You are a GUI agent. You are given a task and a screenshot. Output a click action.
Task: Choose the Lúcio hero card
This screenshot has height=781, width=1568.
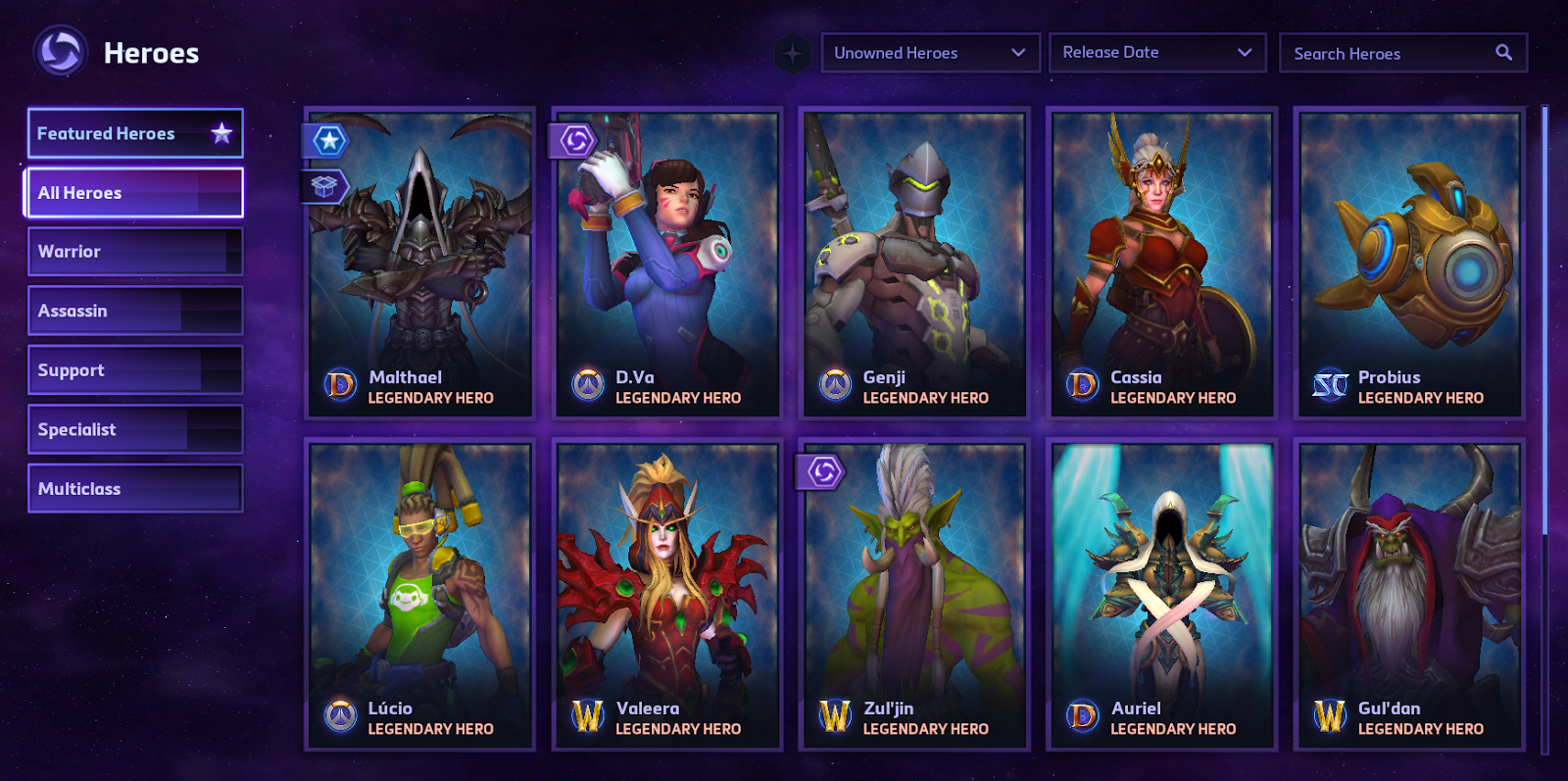point(420,594)
